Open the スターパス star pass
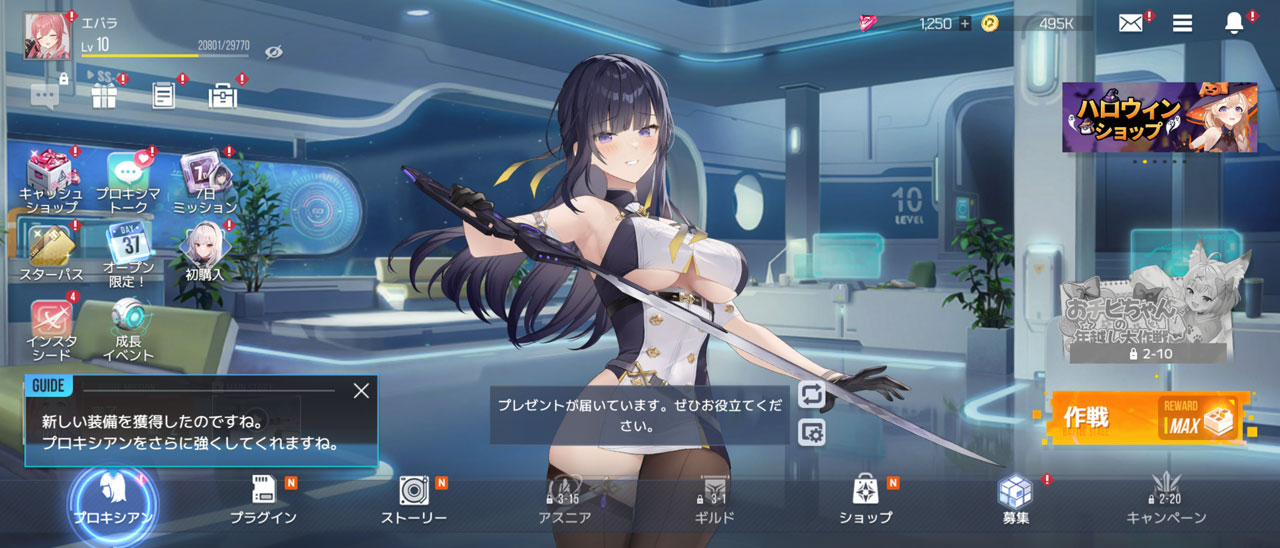The width and height of the screenshot is (1280, 548). [x=51, y=251]
